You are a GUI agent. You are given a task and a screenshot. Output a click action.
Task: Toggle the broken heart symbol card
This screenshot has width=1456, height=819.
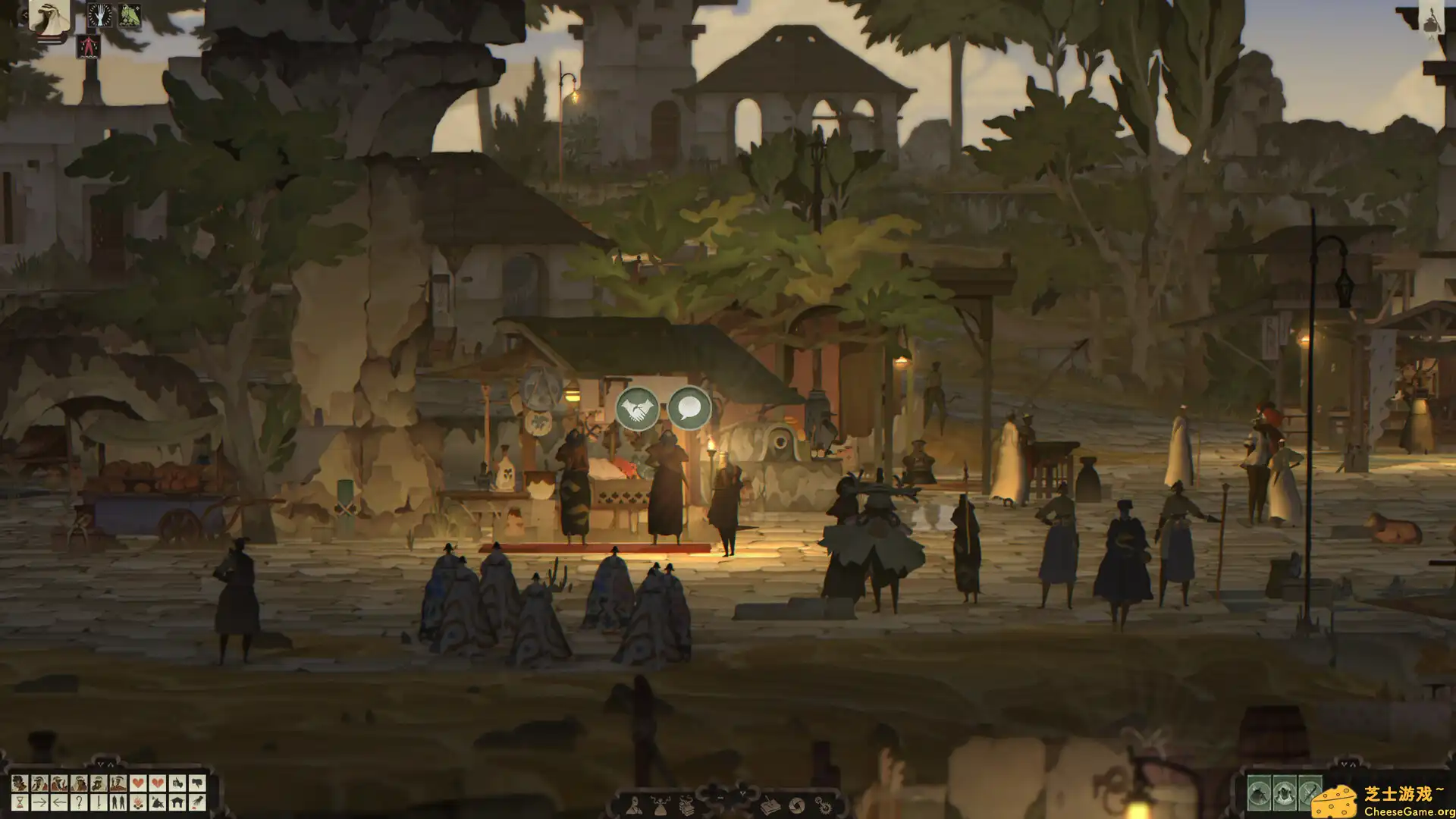click(158, 783)
